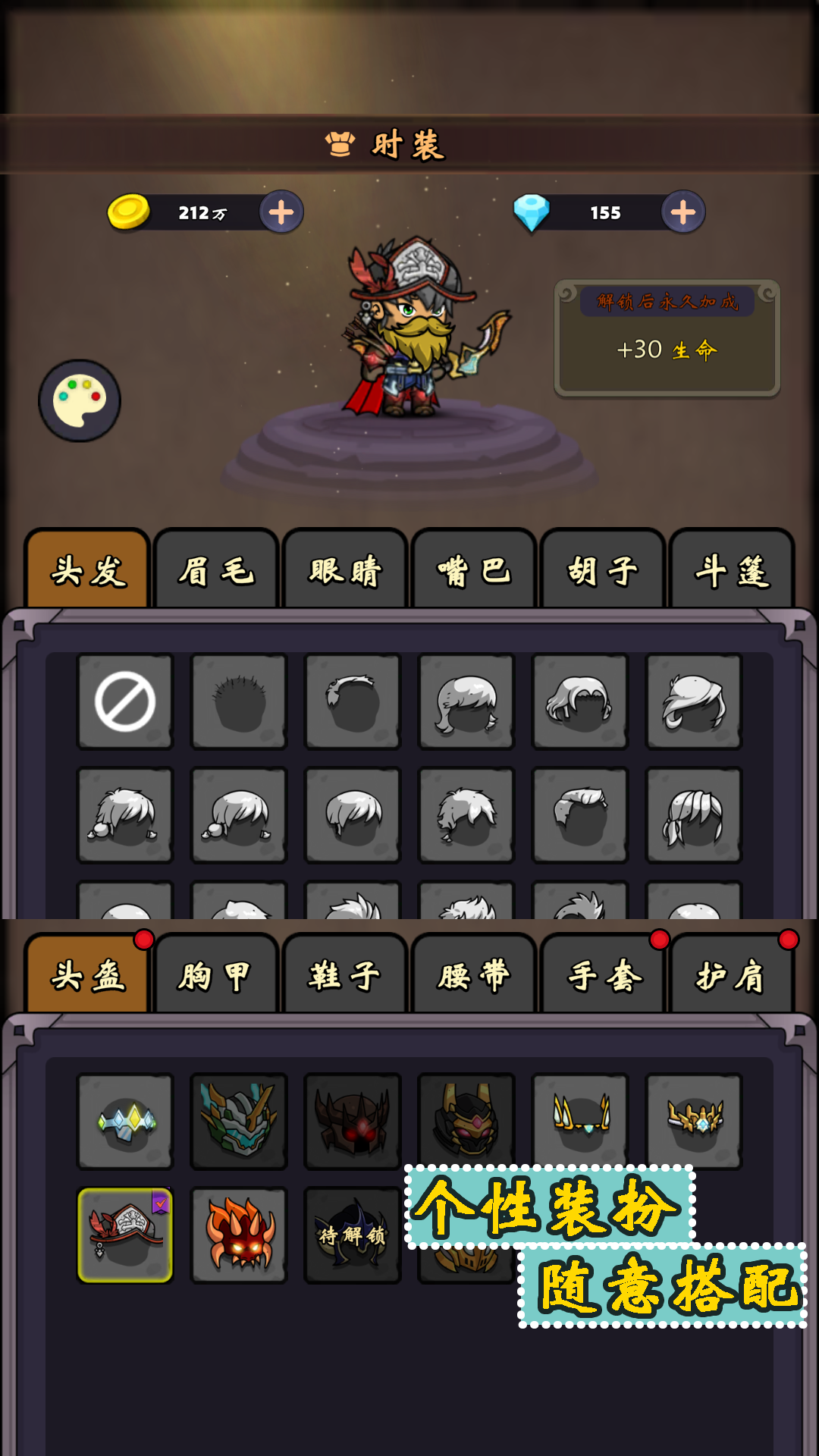Open the 手套 gloves tab
This screenshot has height=1456, width=819.
(x=603, y=975)
